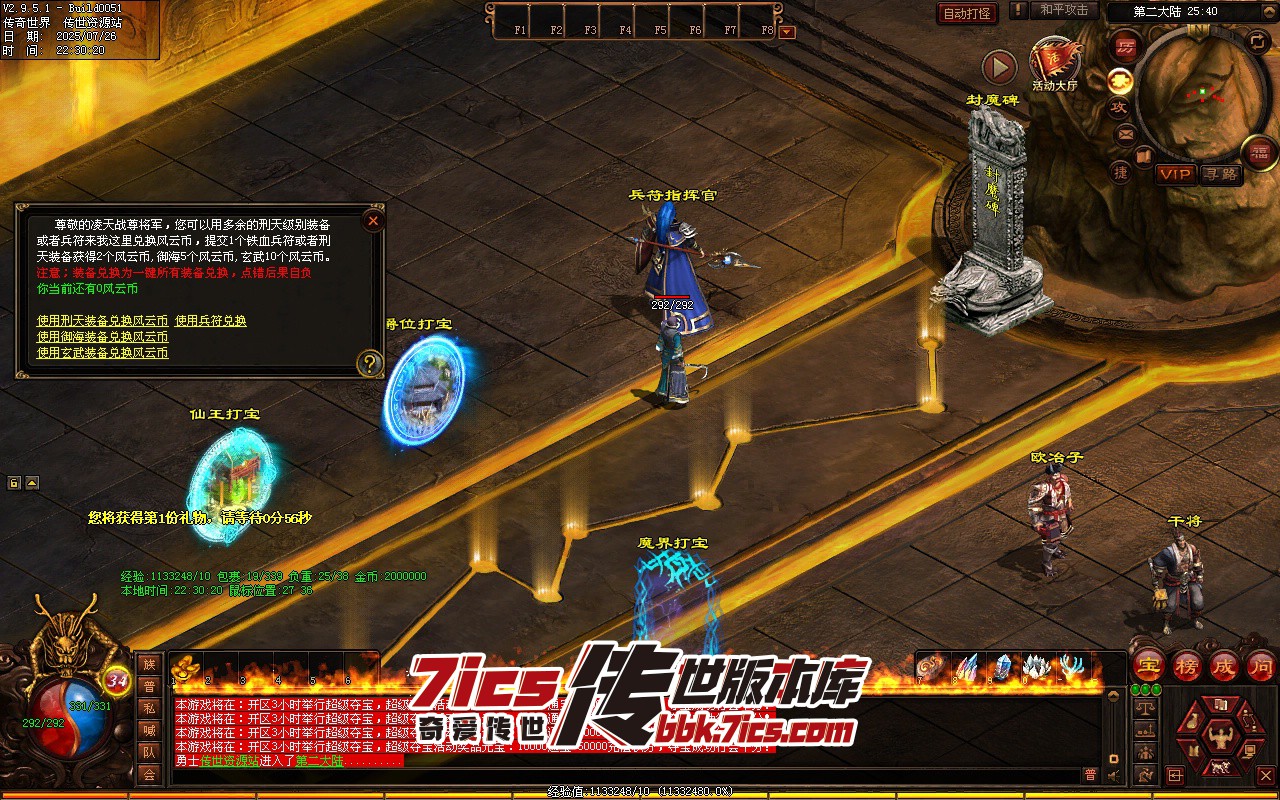Select the 使用兵符兑换 dialogue option

tap(210, 321)
